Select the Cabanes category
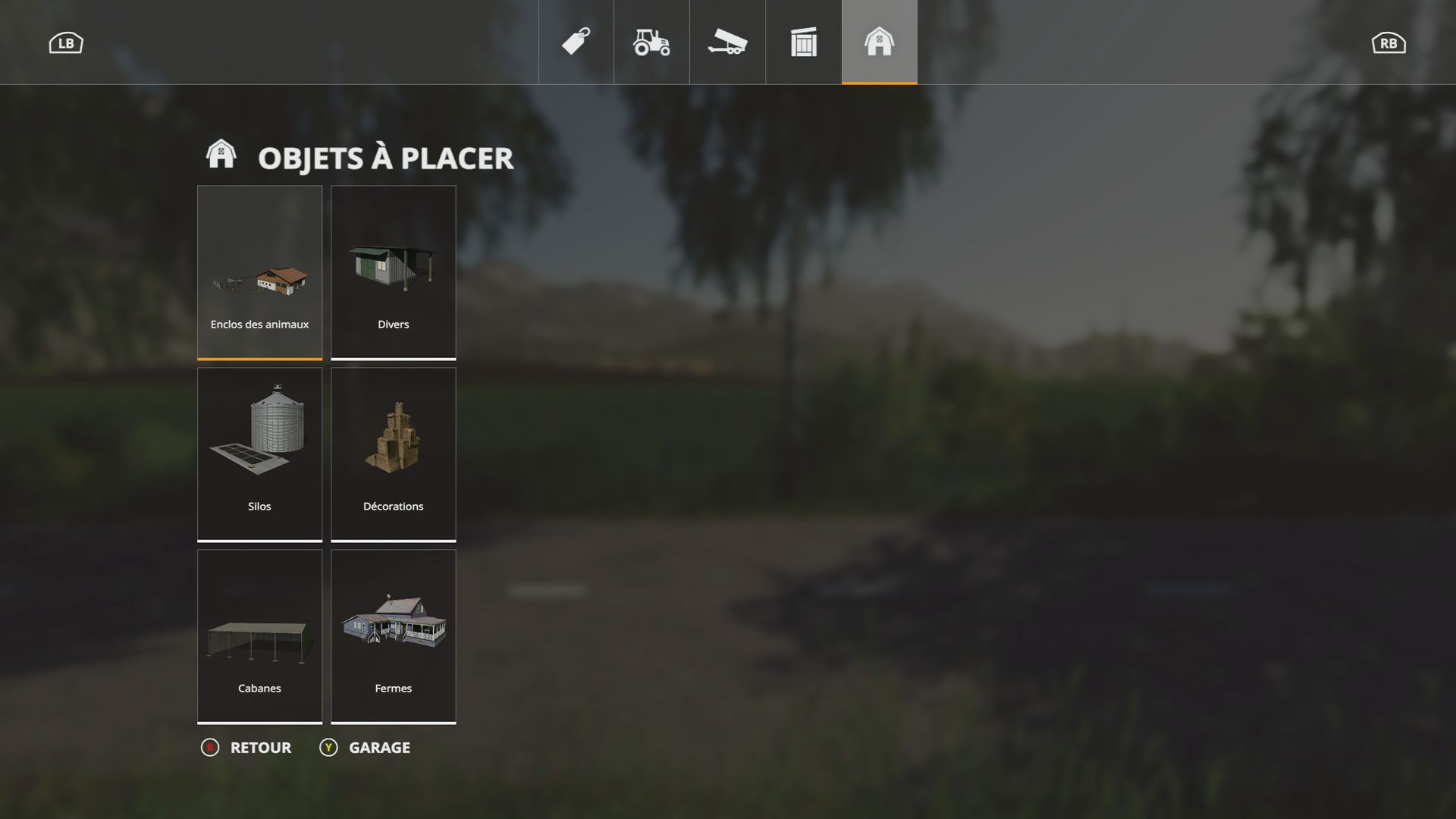Image resolution: width=1456 pixels, height=819 pixels. (259, 635)
